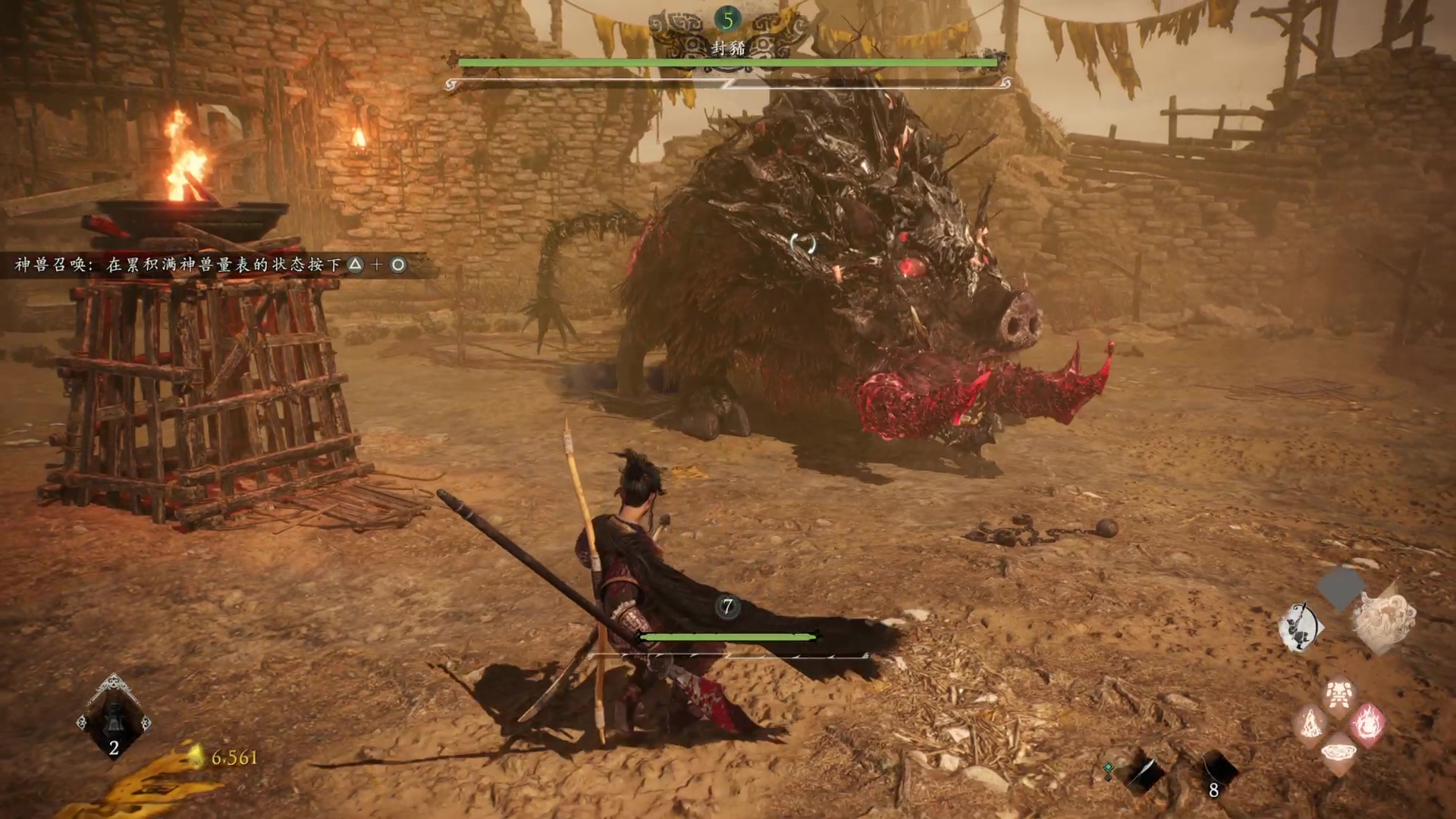1456x819 pixels.
Task: Select the ammo slot showing 8
Action: coord(1216,774)
